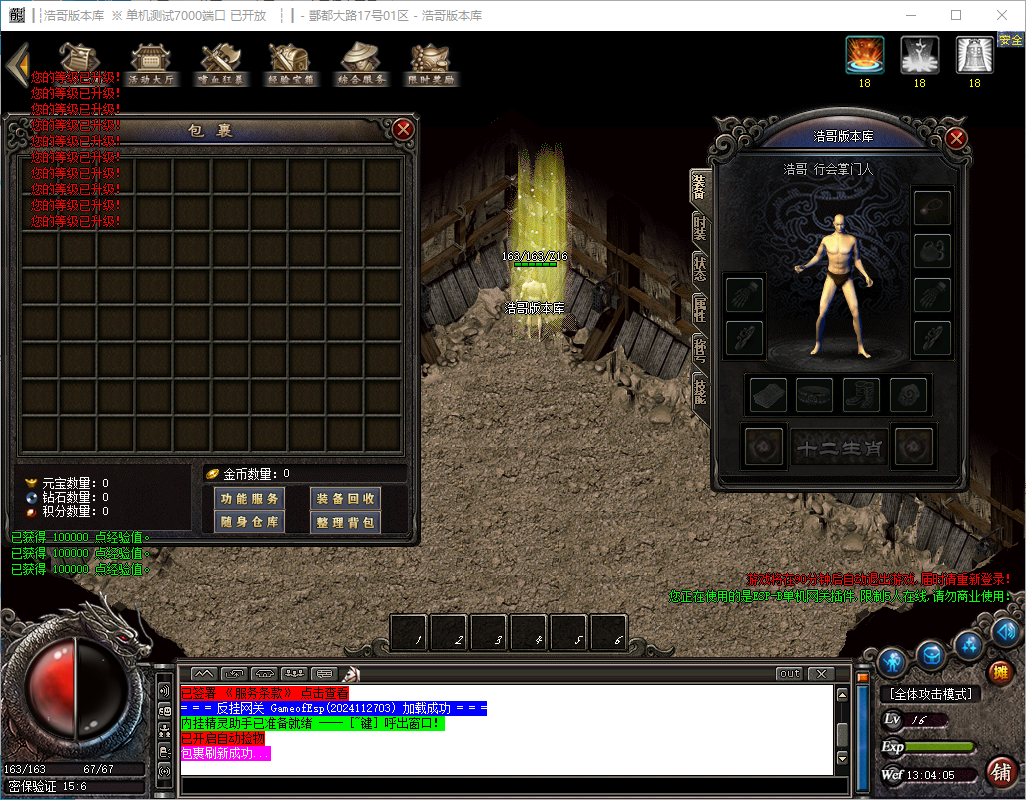The height and width of the screenshot is (800, 1026).
Task: Open the 嗜血狂暴 crossed-axes icon
Action: (x=223, y=64)
